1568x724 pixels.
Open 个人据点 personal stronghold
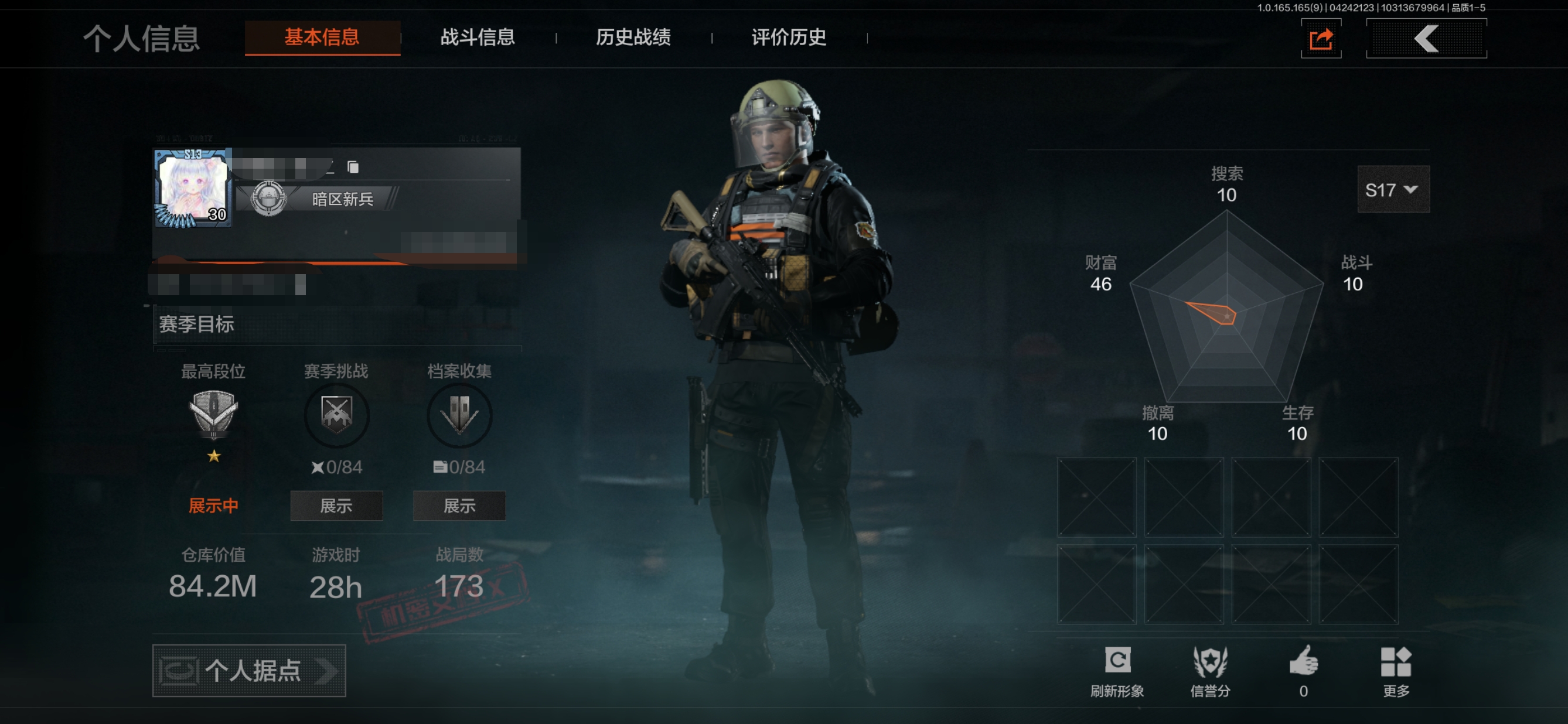(x=249, y=671)
